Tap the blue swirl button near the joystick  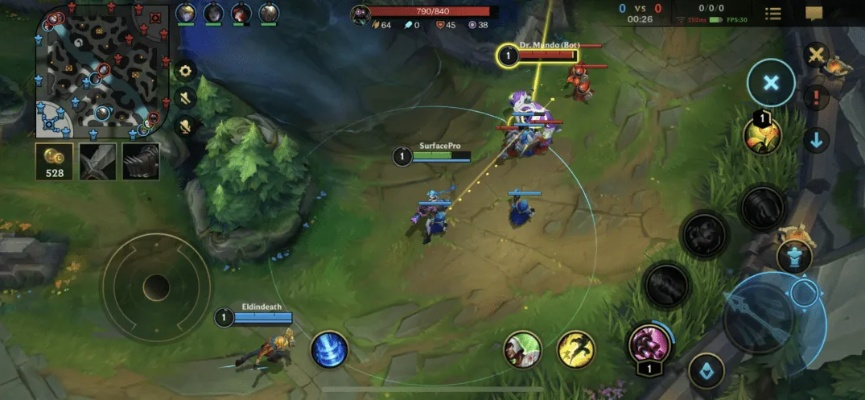[x=329, y=349]
